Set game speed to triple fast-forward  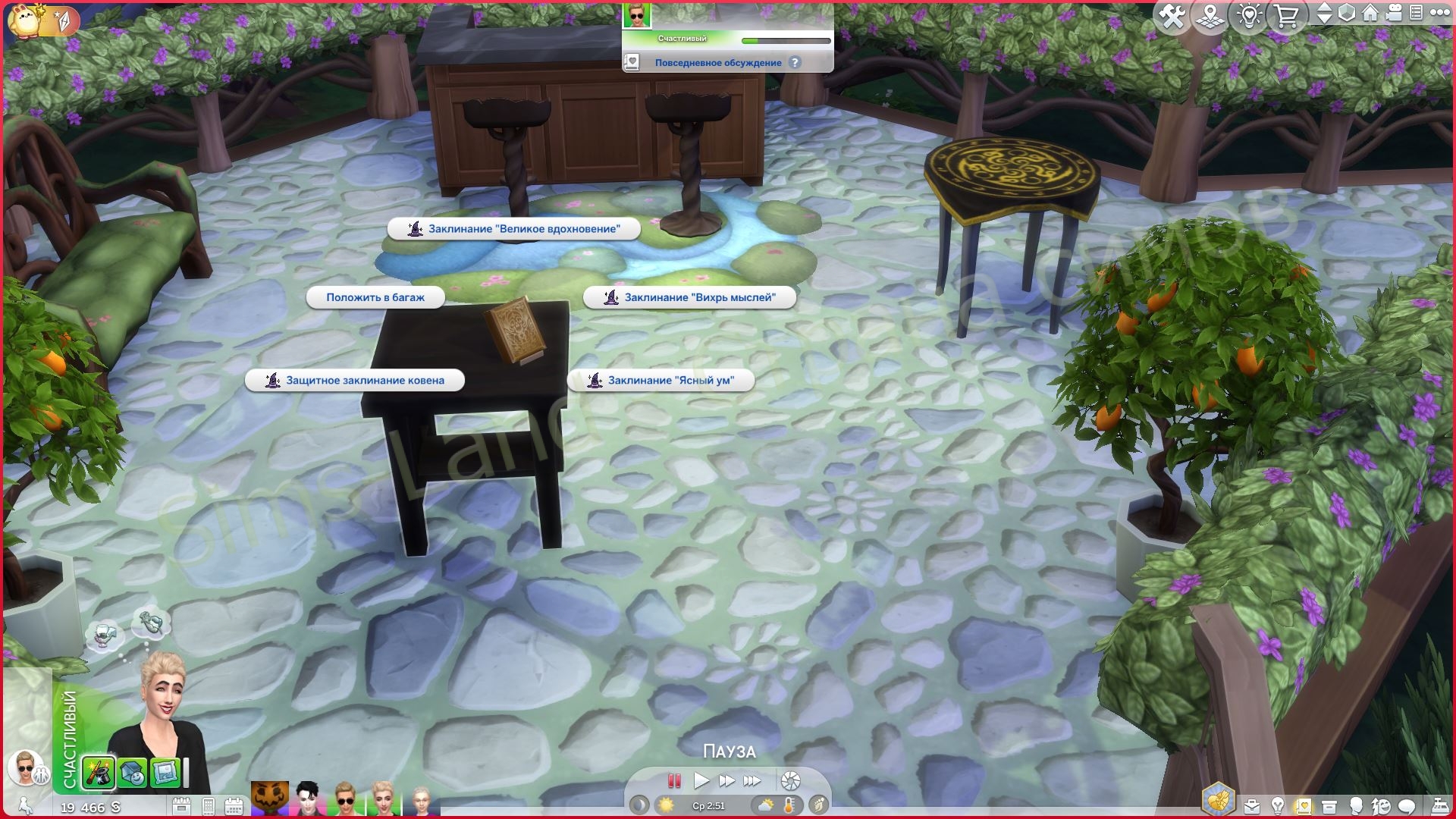(x=752, y=780)
